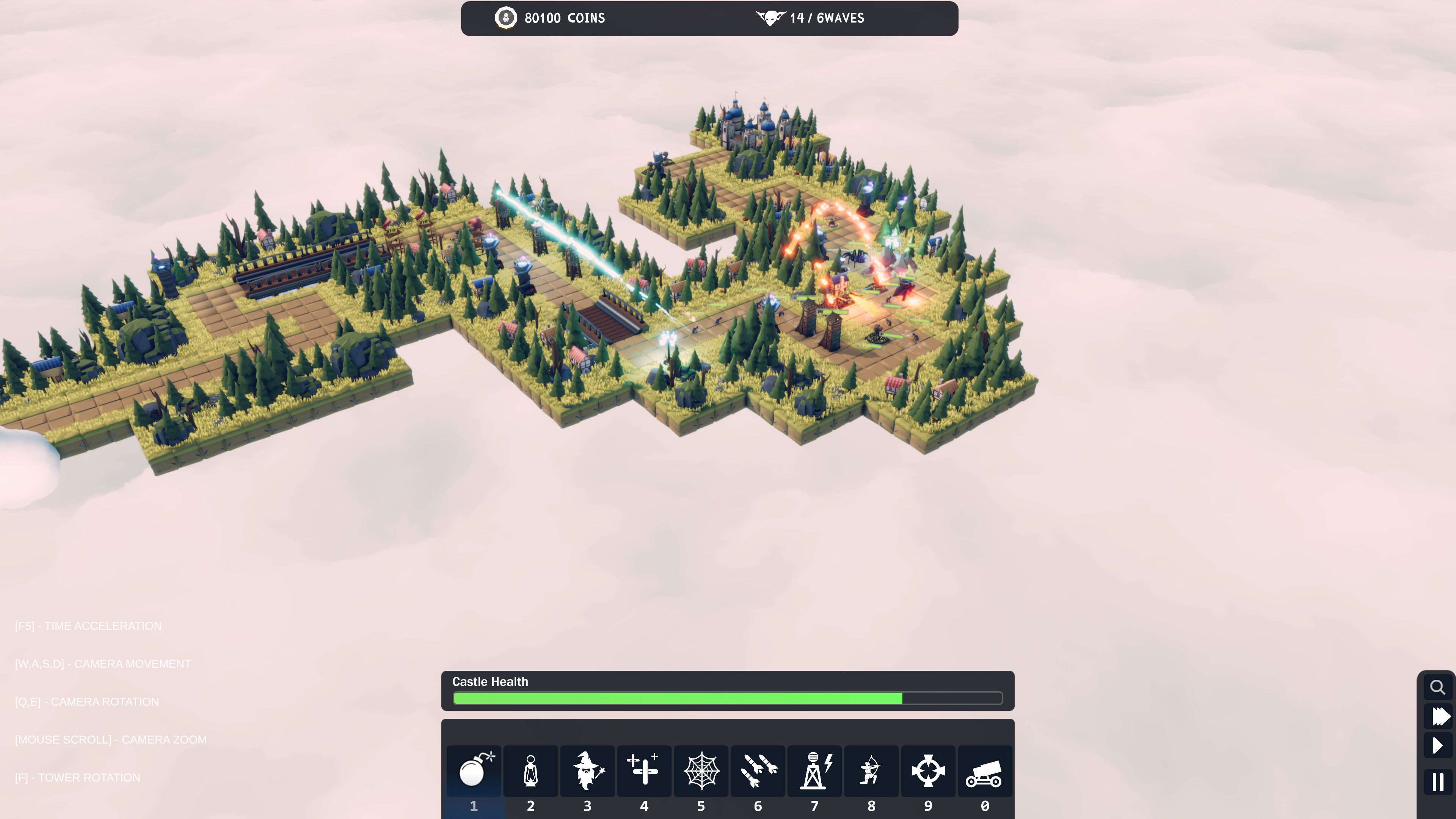This screenshot has width=1456, height=819.
Task: Select the bomb tower in slot 1
Action: [474, 772]
